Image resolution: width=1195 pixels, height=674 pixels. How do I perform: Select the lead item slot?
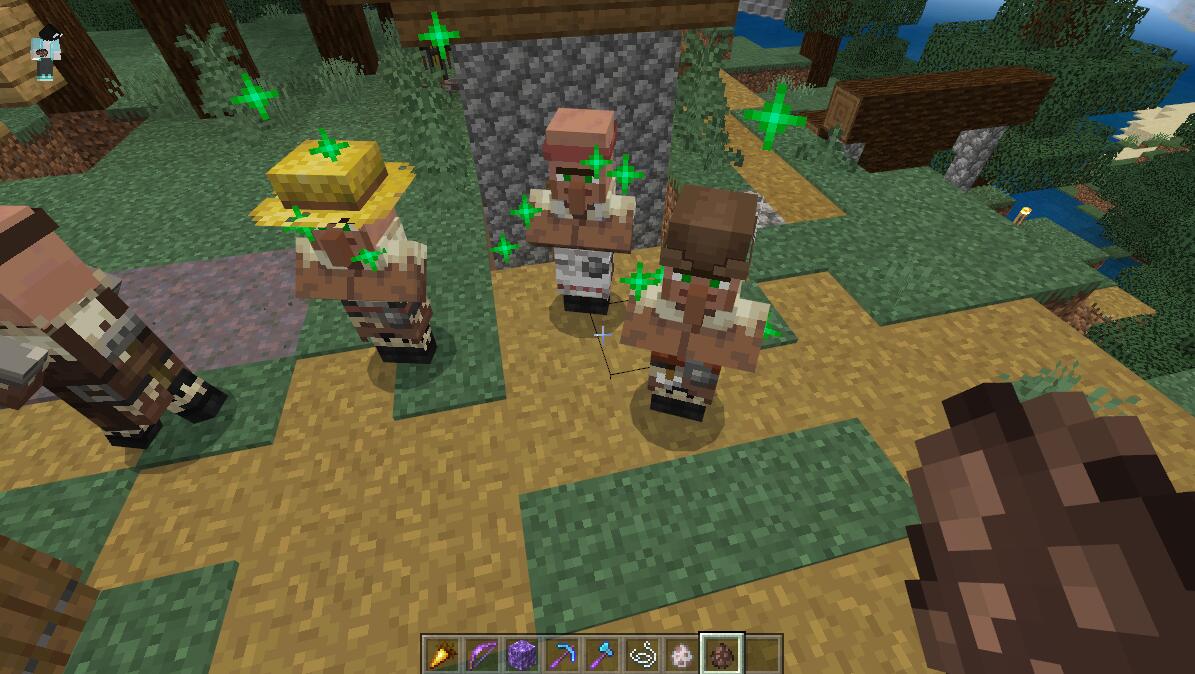pyautogui.click(x=641, y=654)
